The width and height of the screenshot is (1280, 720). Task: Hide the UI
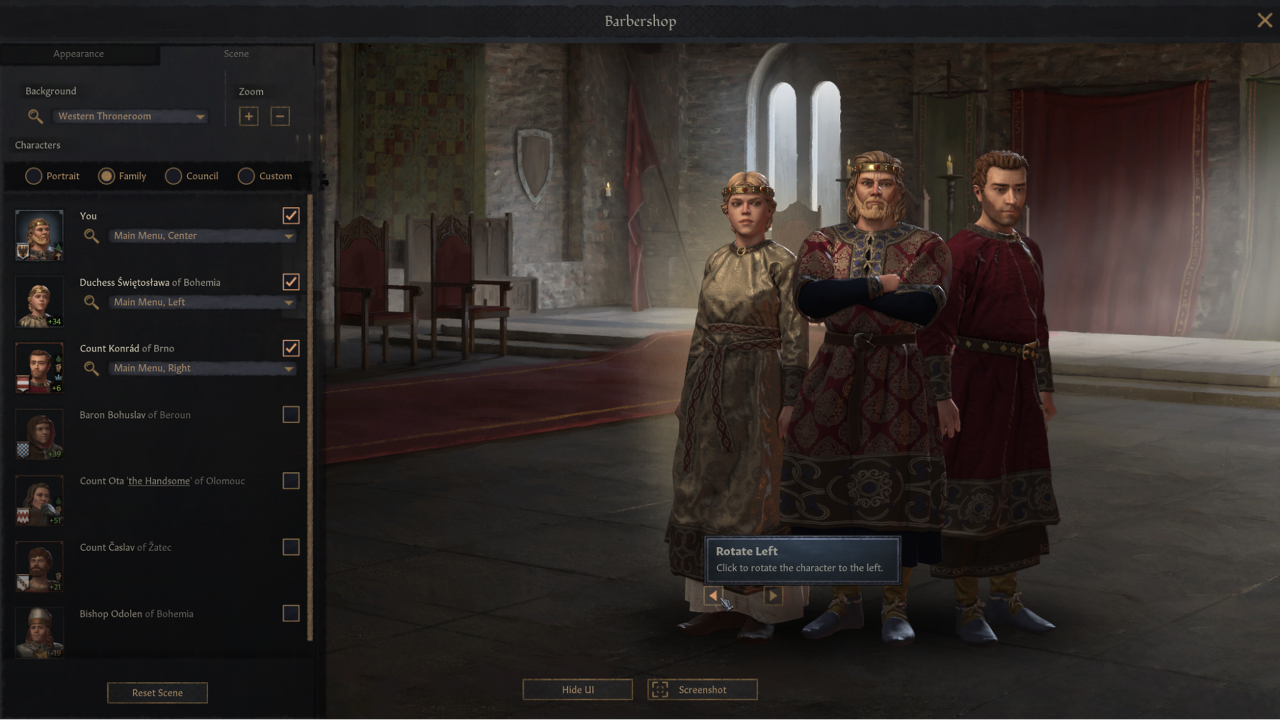pyautogui.click(x=577, y=689)
